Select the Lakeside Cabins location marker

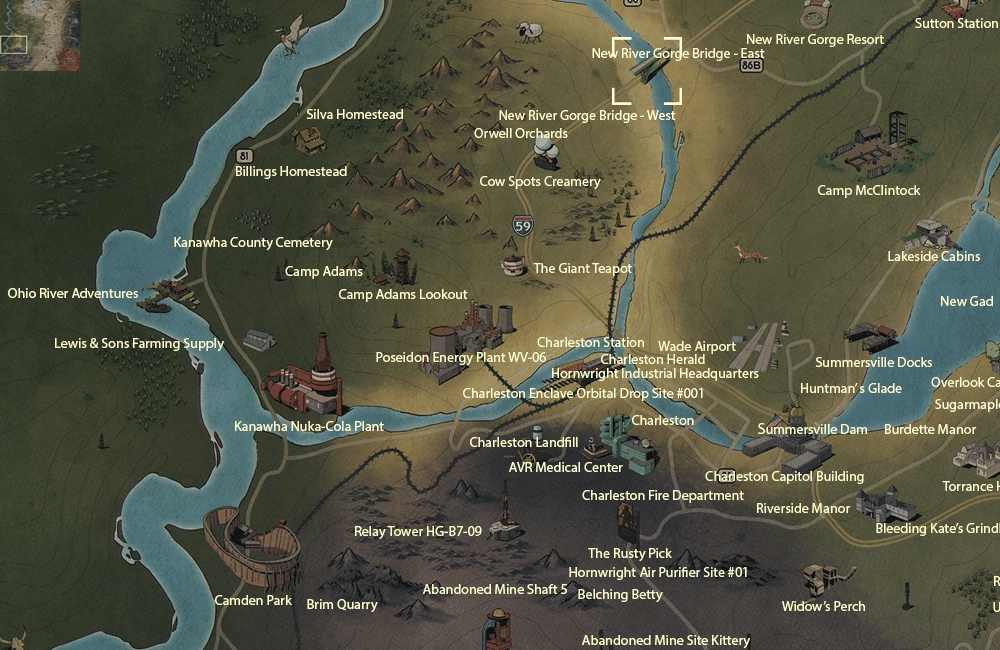934,235
